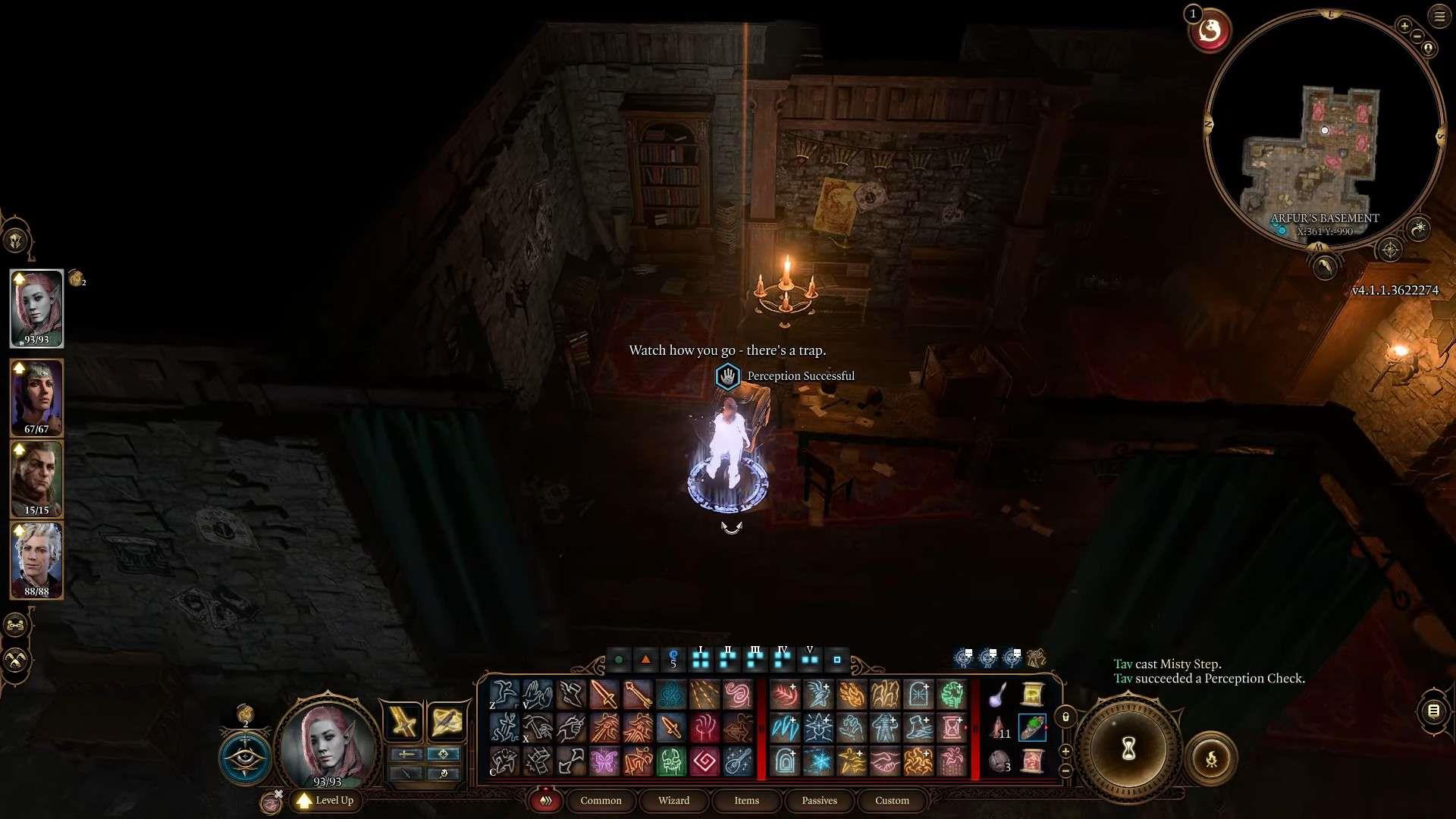Open the red notification icon beside minimap

click(x=1210, y=32)
